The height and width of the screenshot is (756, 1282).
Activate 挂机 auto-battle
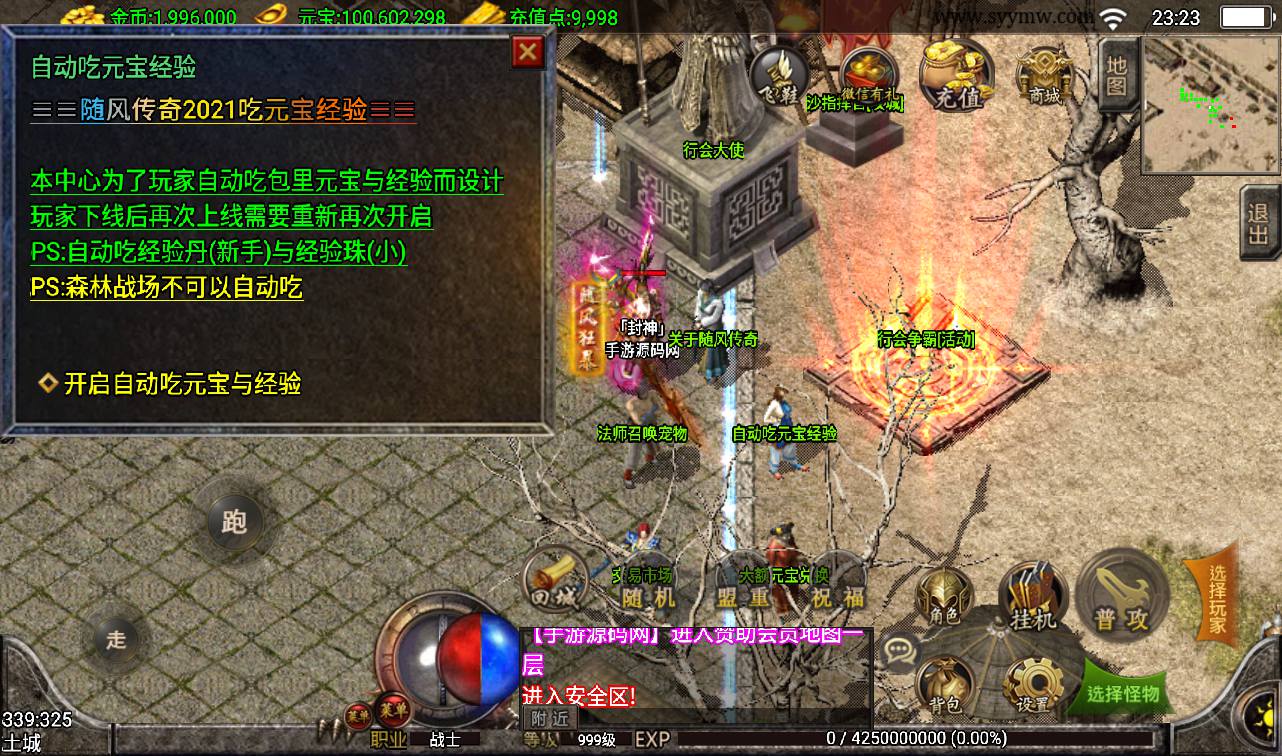tap(1033, 598)
